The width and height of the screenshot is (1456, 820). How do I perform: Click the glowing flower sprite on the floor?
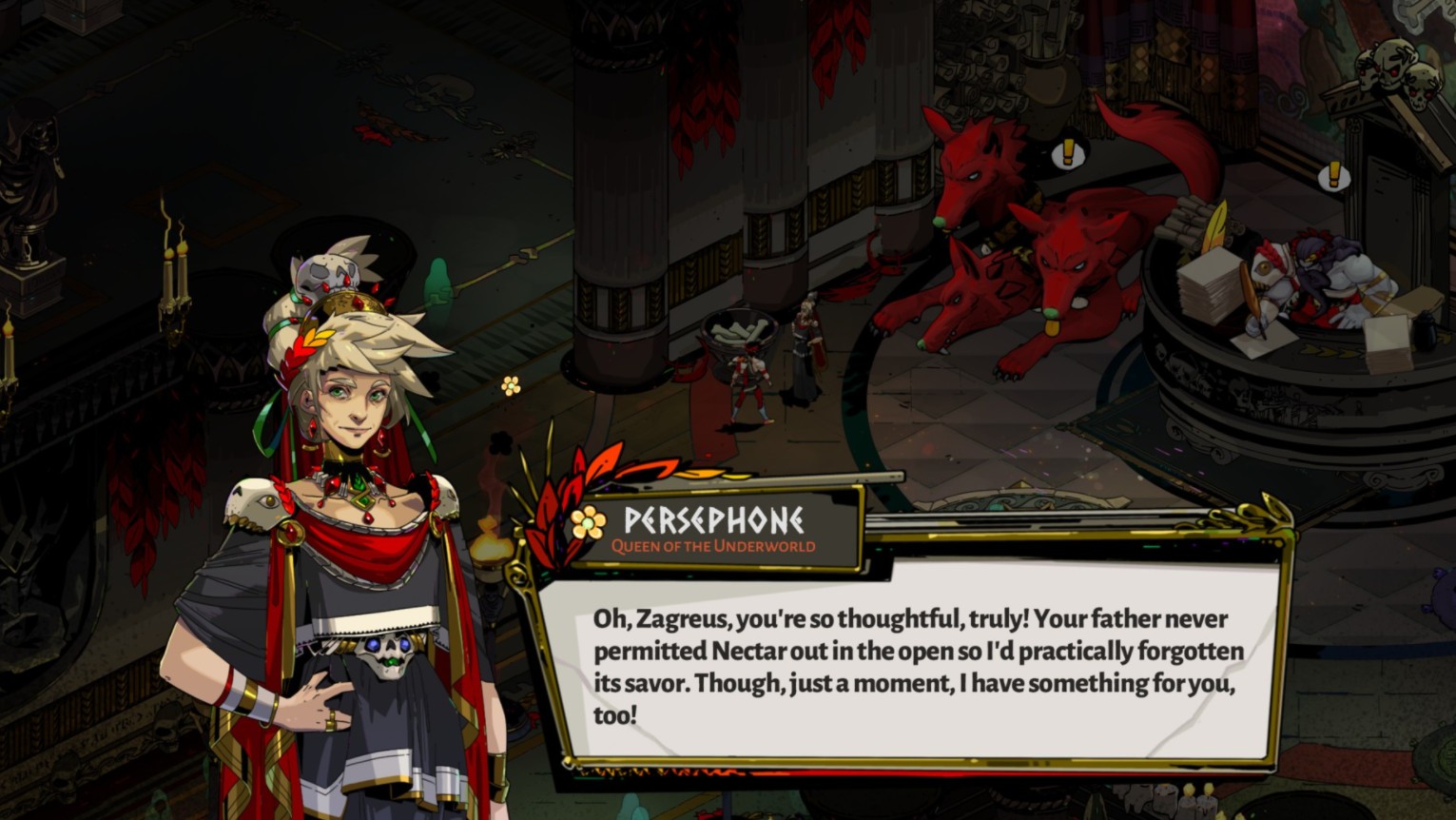coord(509,385)
